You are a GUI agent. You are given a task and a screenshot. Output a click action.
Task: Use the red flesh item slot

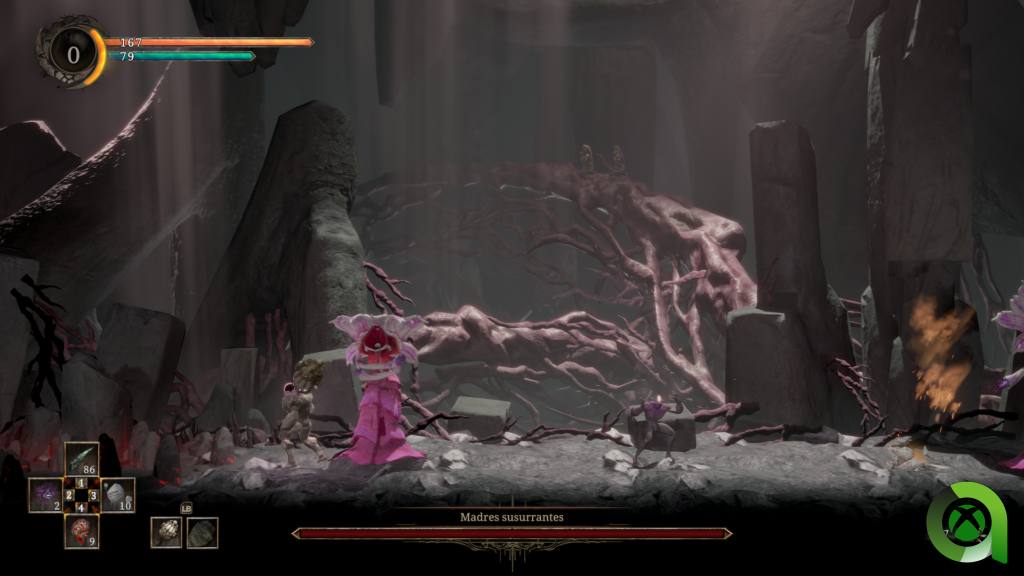click(x=81, y=530)
